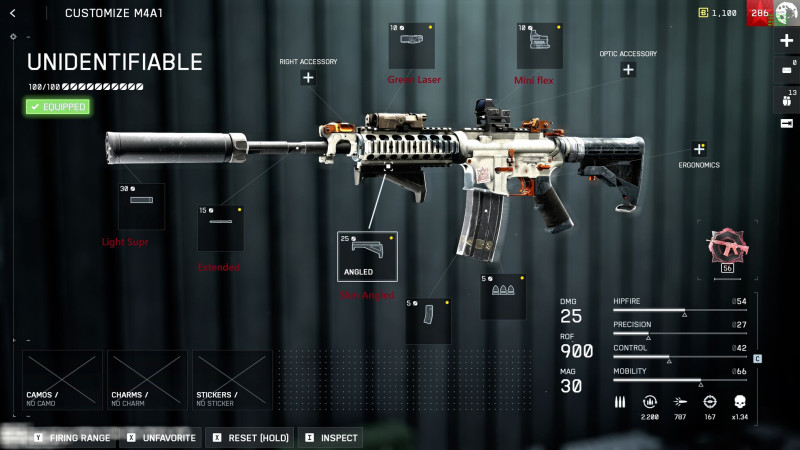Open the magazine attachment slot
This screenshot has width=800, height=450.
pyautogui.click(x=428, y=321)
